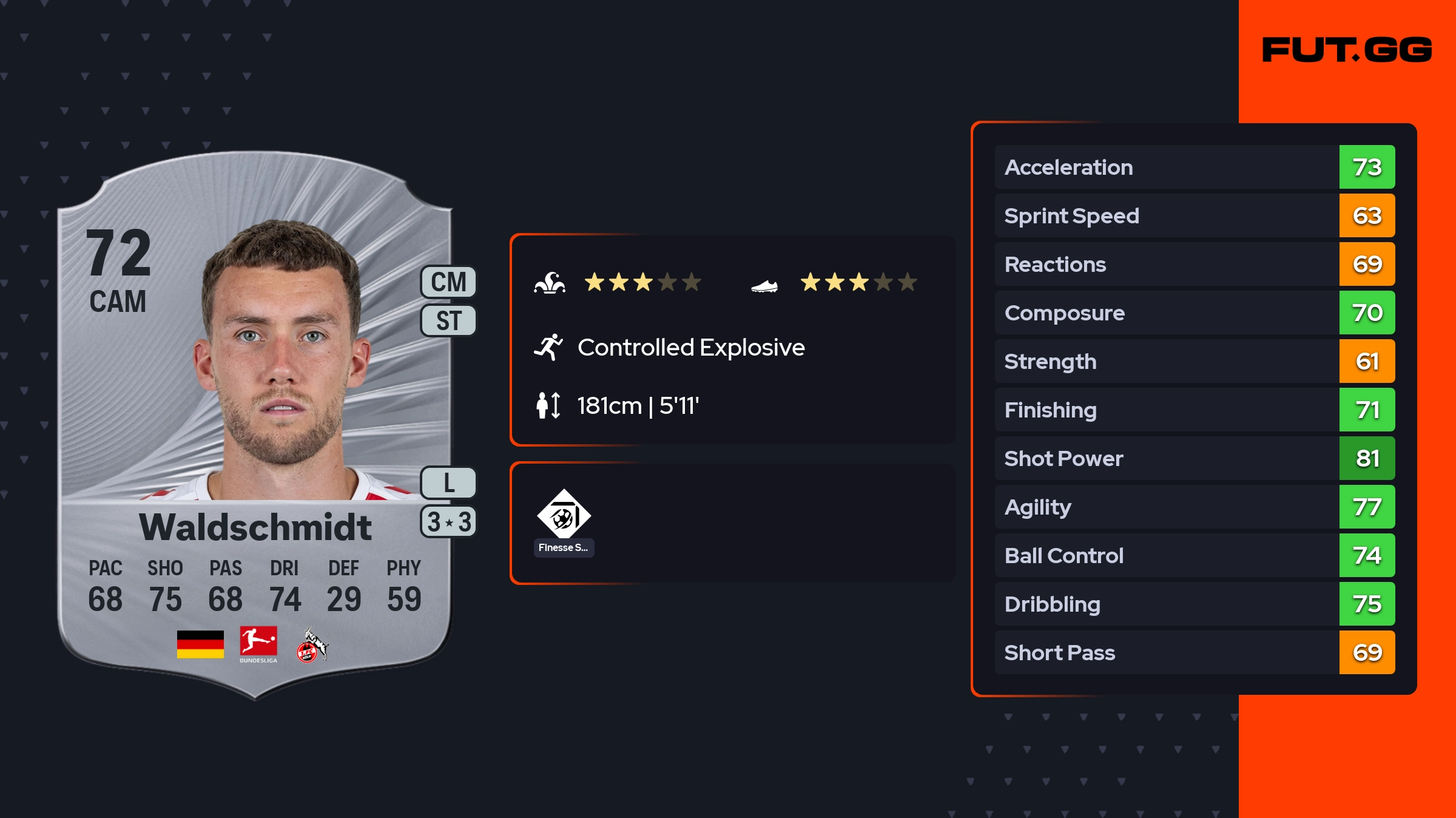Click the Bundesliga league badge on card
This screenshot has width=1456, height=818.
tap(258, 643)
